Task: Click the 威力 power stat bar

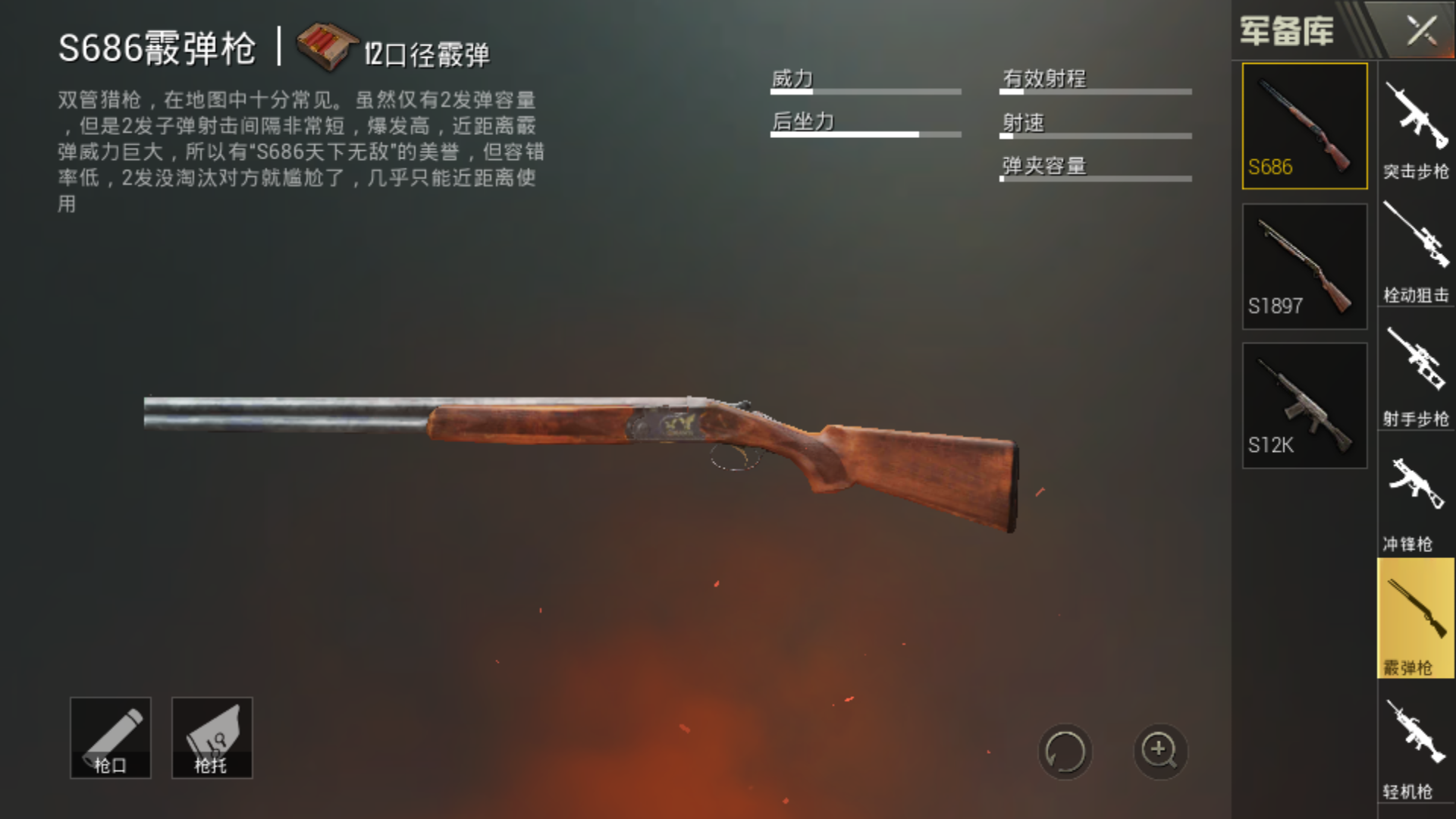Action: 864,83
